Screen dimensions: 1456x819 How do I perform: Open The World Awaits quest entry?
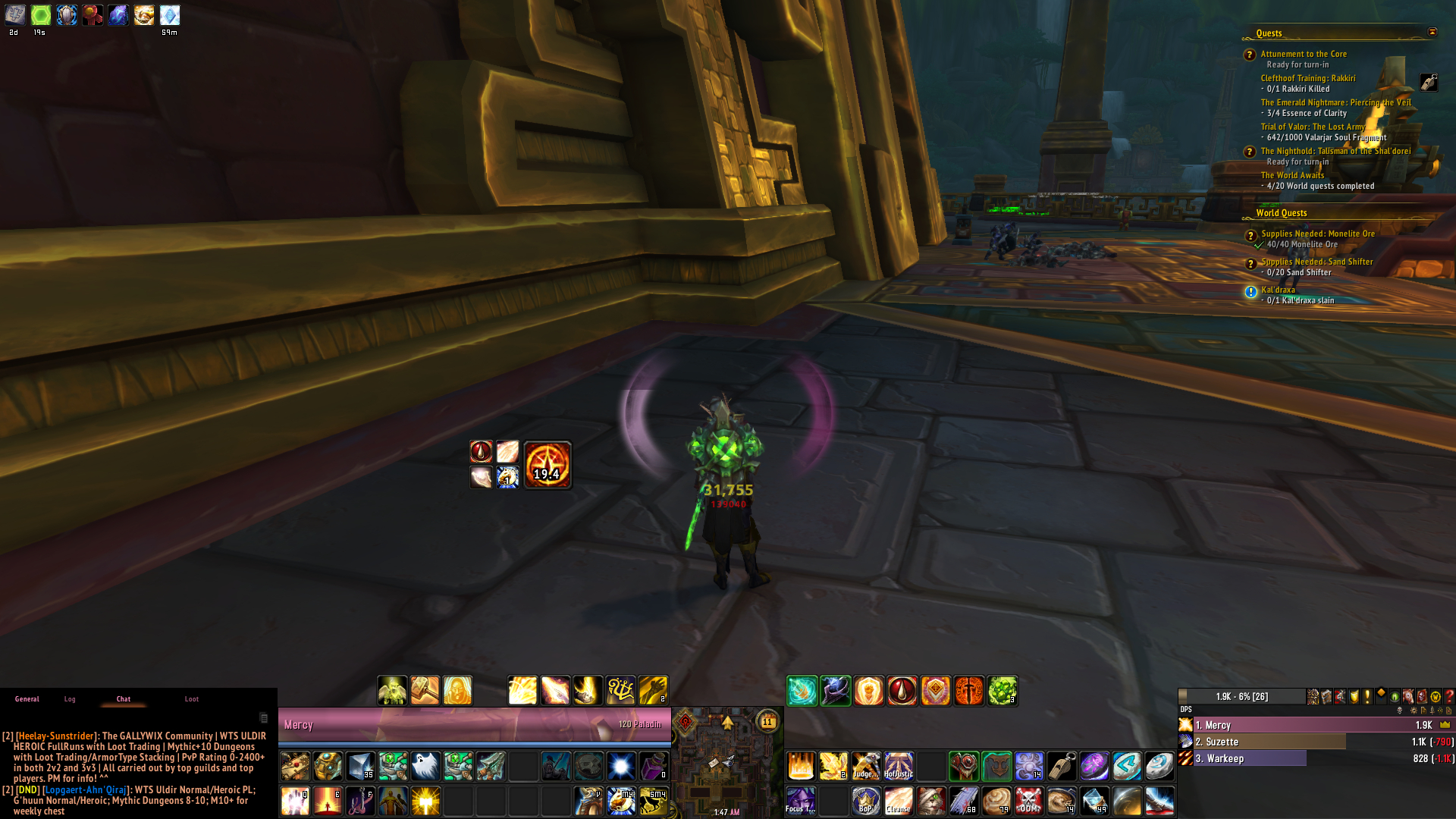click(1292, 175)
